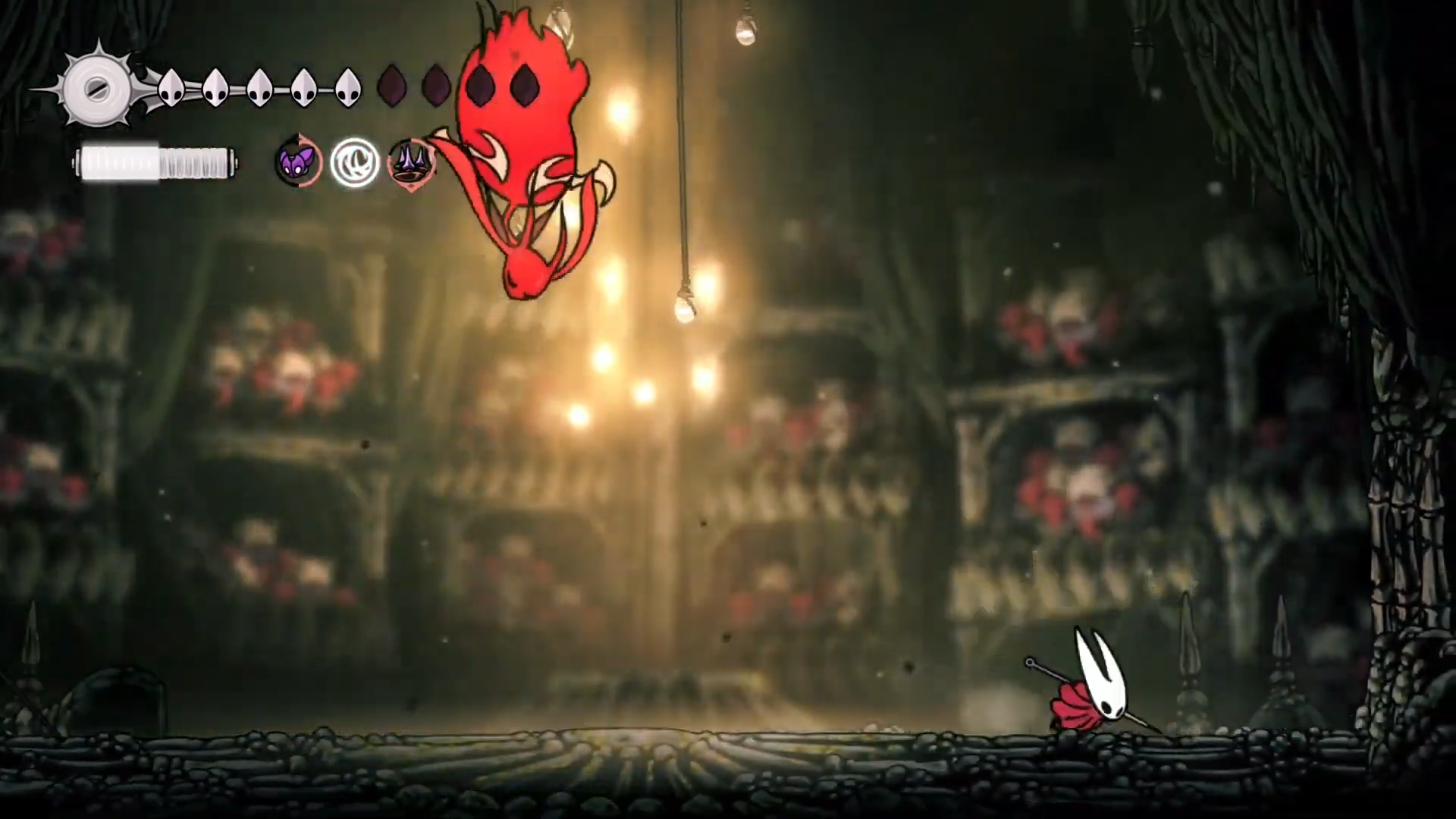Select the purple bug tool icon

coord(298,162)
